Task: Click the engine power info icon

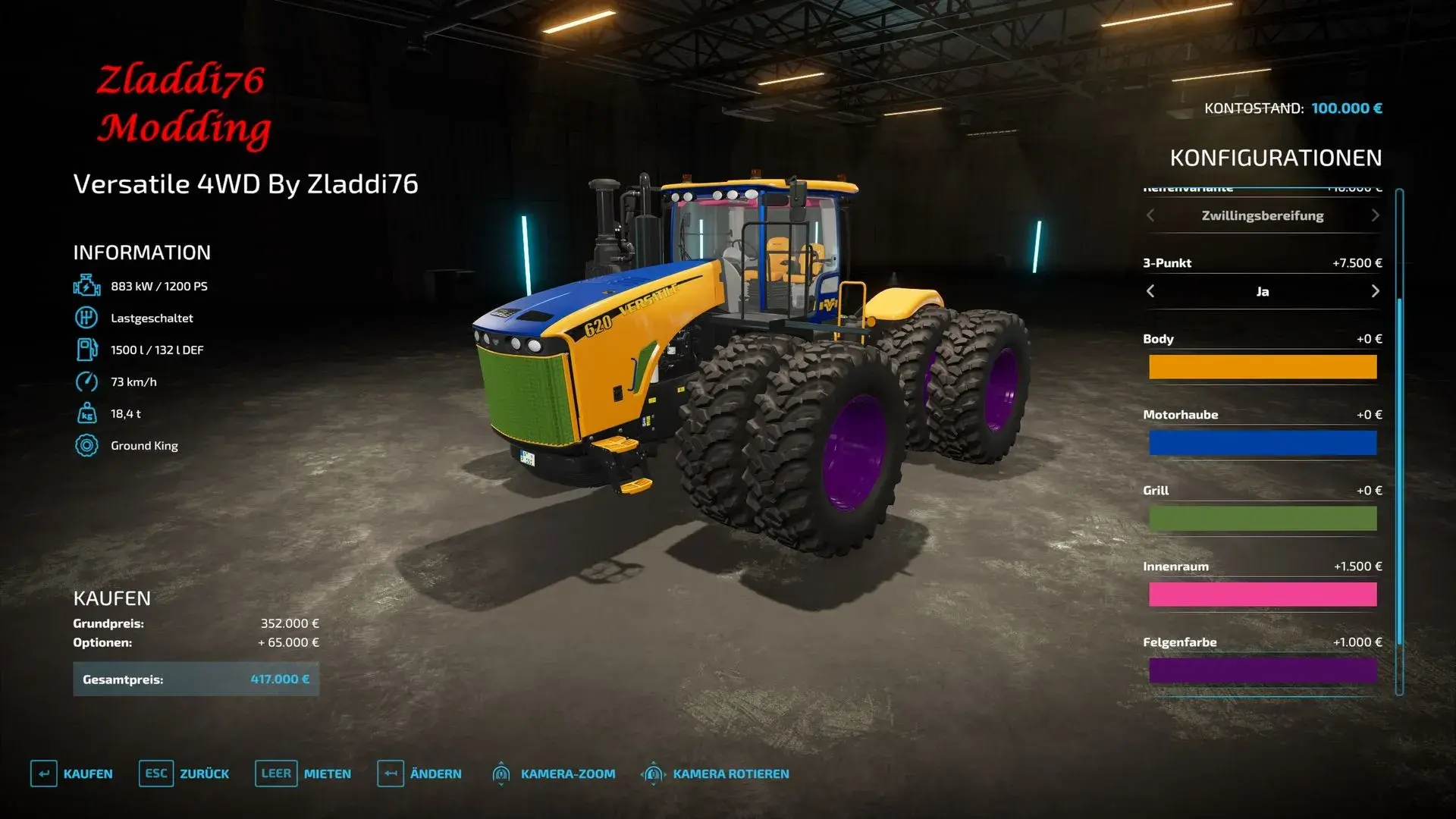Action: tap(87, 286)
